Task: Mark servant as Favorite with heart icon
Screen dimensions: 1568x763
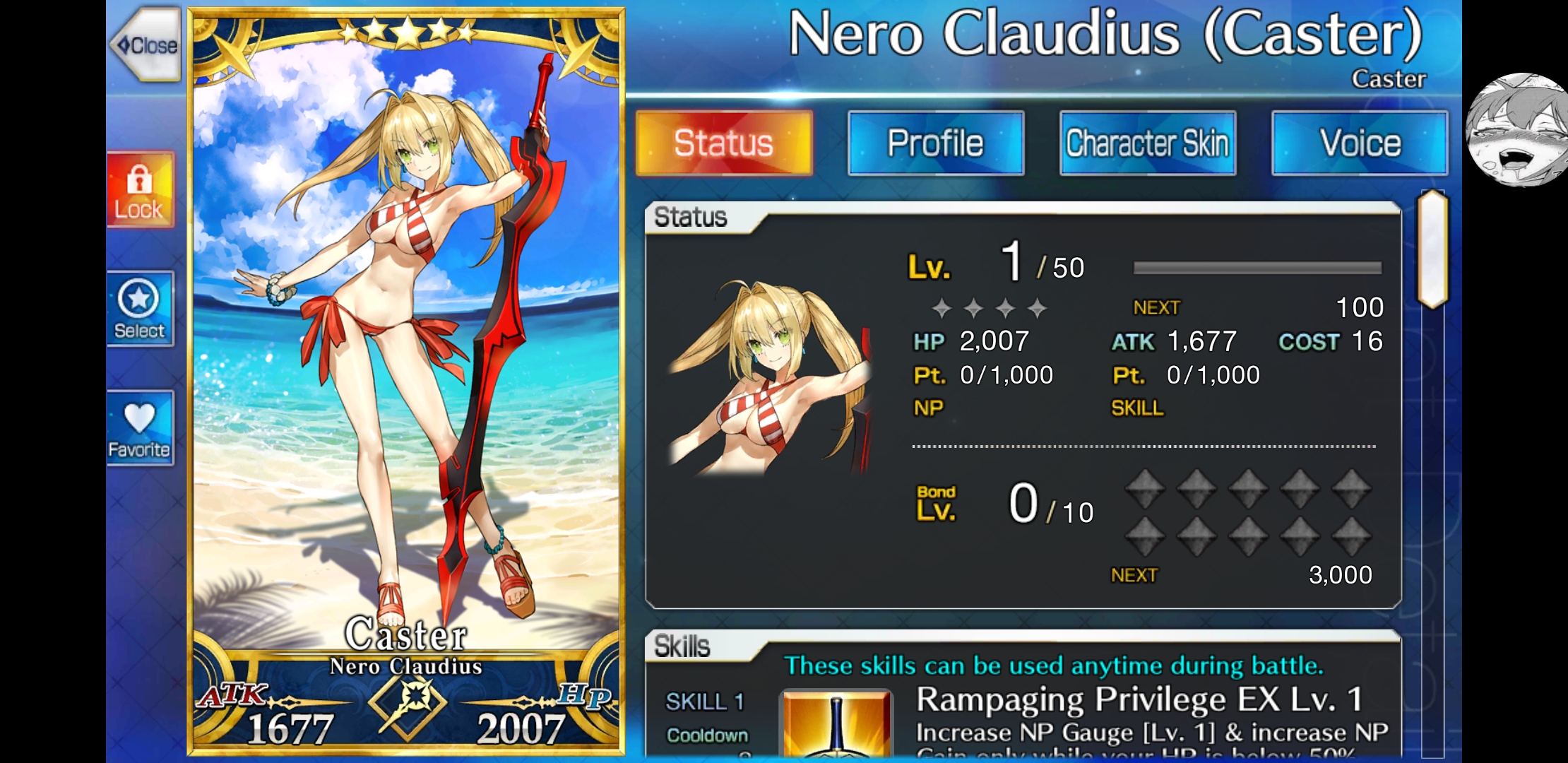Action: pos(139,427)
